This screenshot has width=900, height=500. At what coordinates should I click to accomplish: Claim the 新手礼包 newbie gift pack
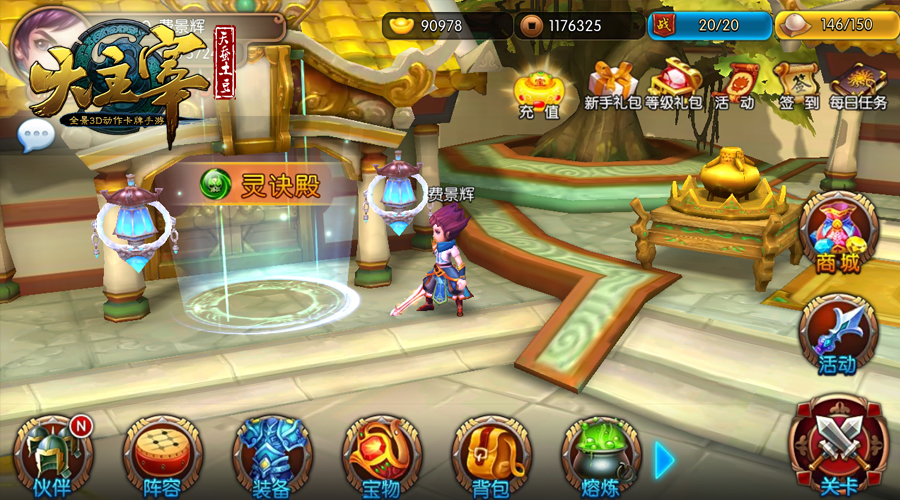[613, 85]
